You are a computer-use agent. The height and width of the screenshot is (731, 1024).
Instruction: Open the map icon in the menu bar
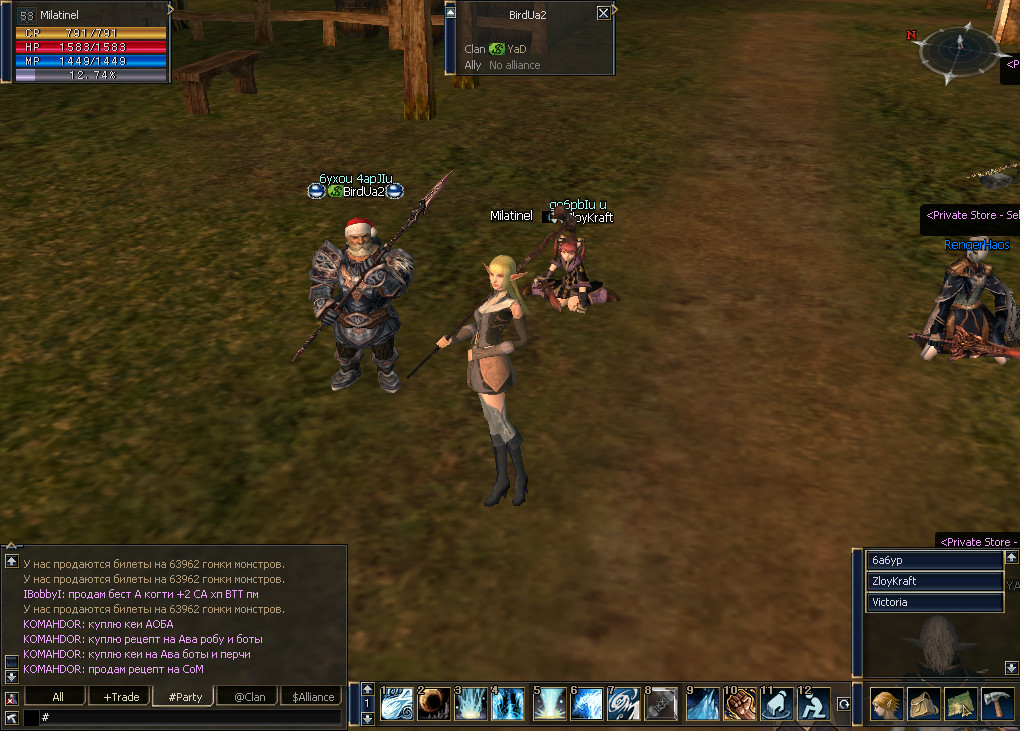pos(961,704)
